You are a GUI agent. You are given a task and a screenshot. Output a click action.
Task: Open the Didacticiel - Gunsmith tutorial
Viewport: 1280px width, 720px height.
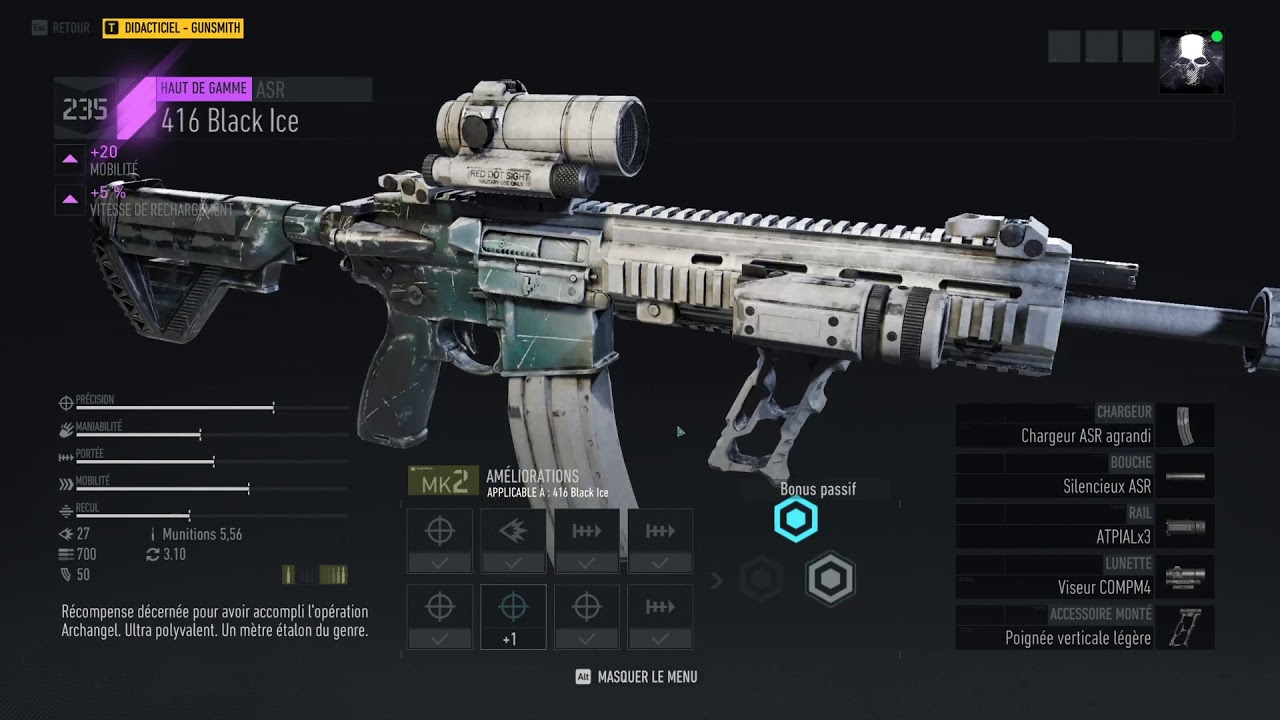(173, 28)
